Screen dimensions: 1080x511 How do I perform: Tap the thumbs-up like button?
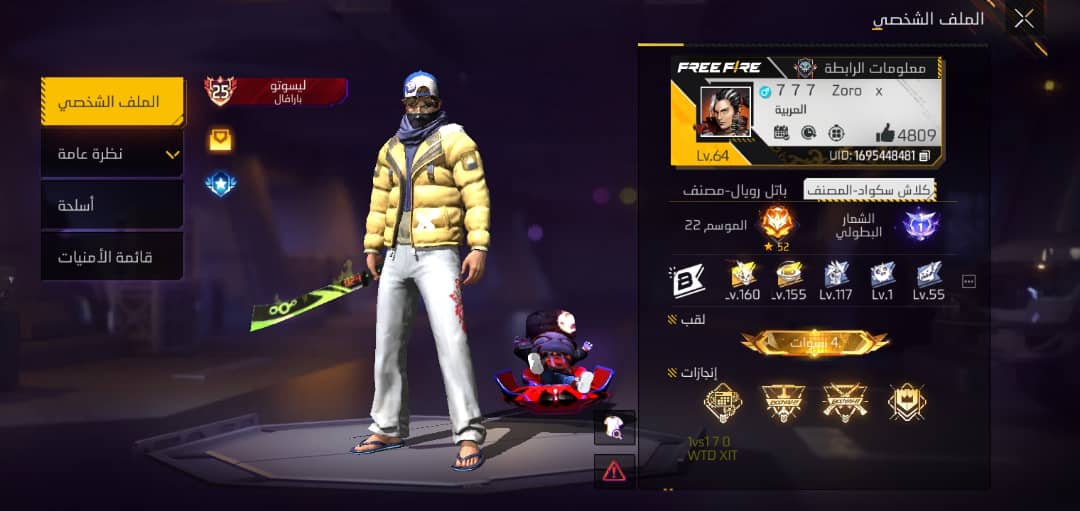[x=886, y=133]
